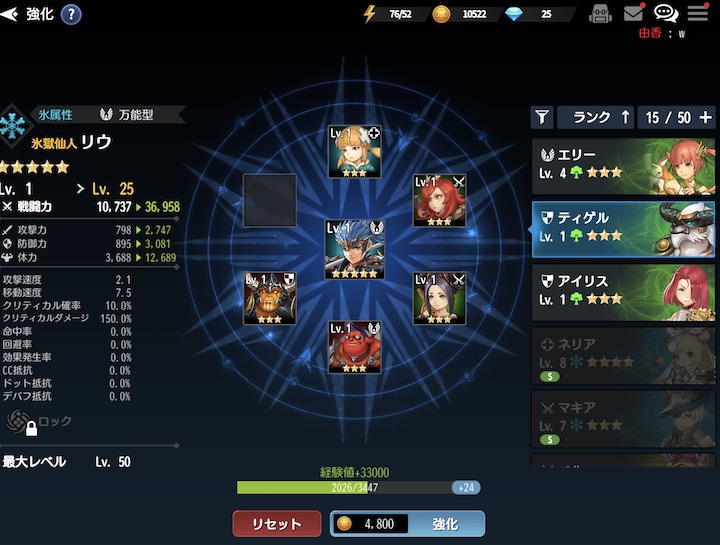Screen dimensions: 720x545
Task: Open the help question mark icon
Action: (71, 14)
